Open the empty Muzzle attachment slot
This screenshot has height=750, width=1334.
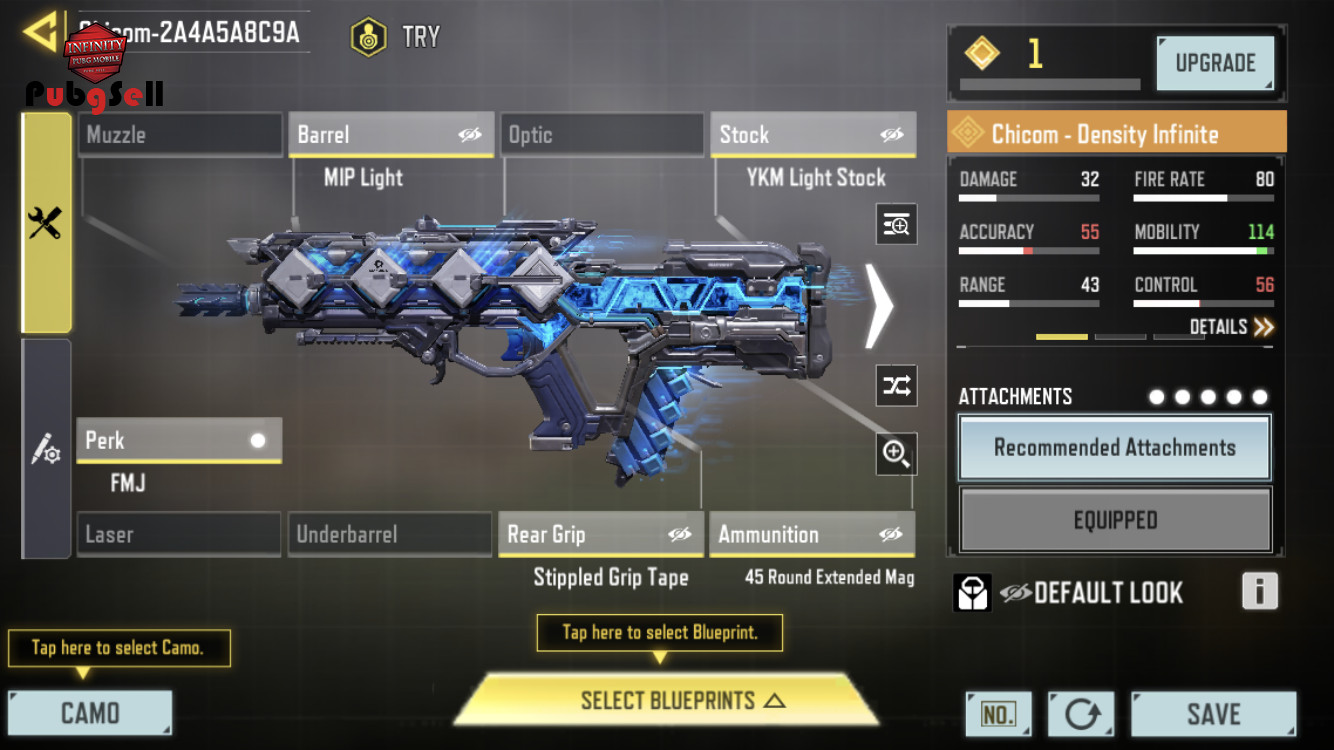click(180, 135)
